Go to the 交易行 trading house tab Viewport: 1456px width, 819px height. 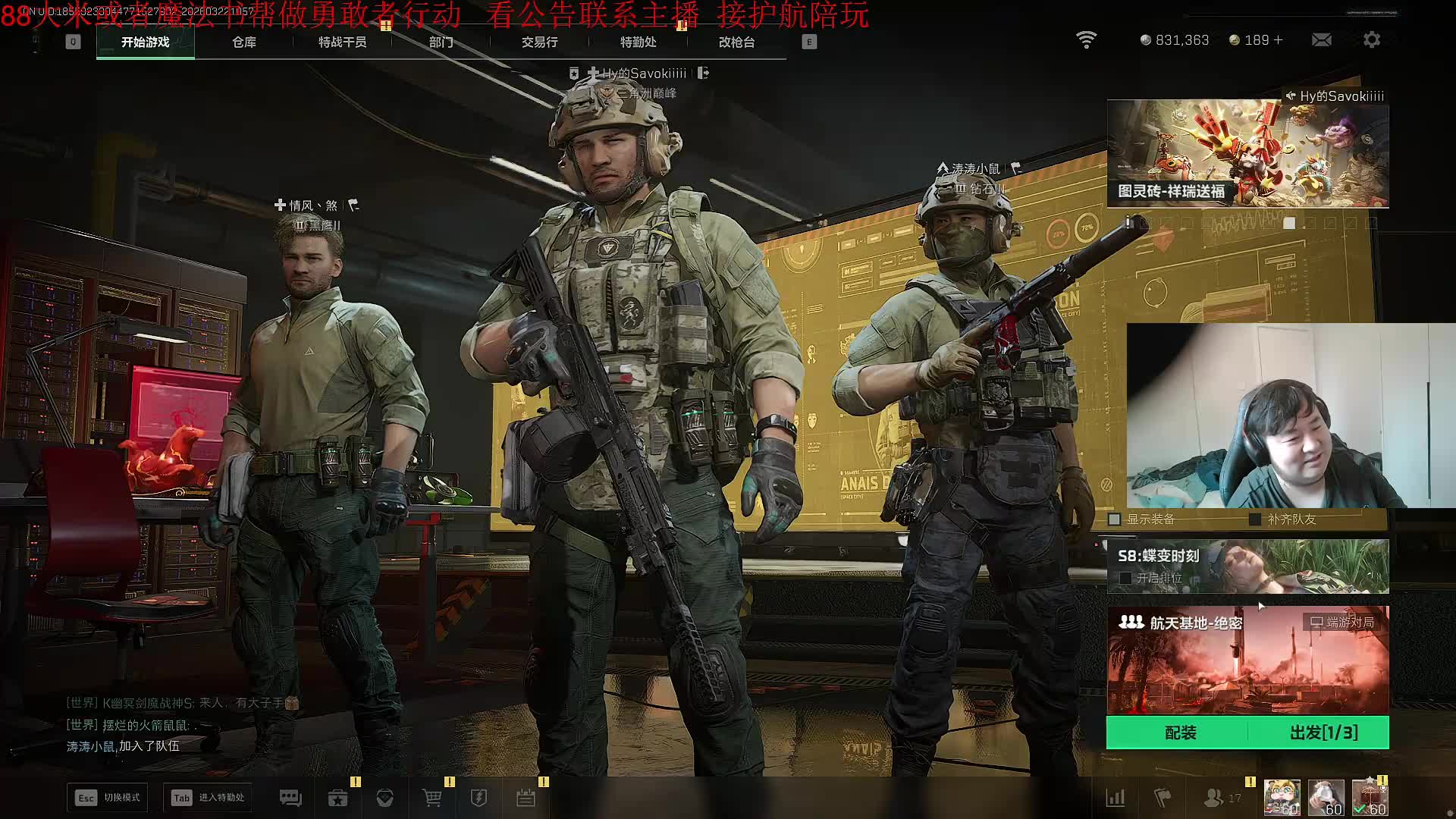coord(539,42)
